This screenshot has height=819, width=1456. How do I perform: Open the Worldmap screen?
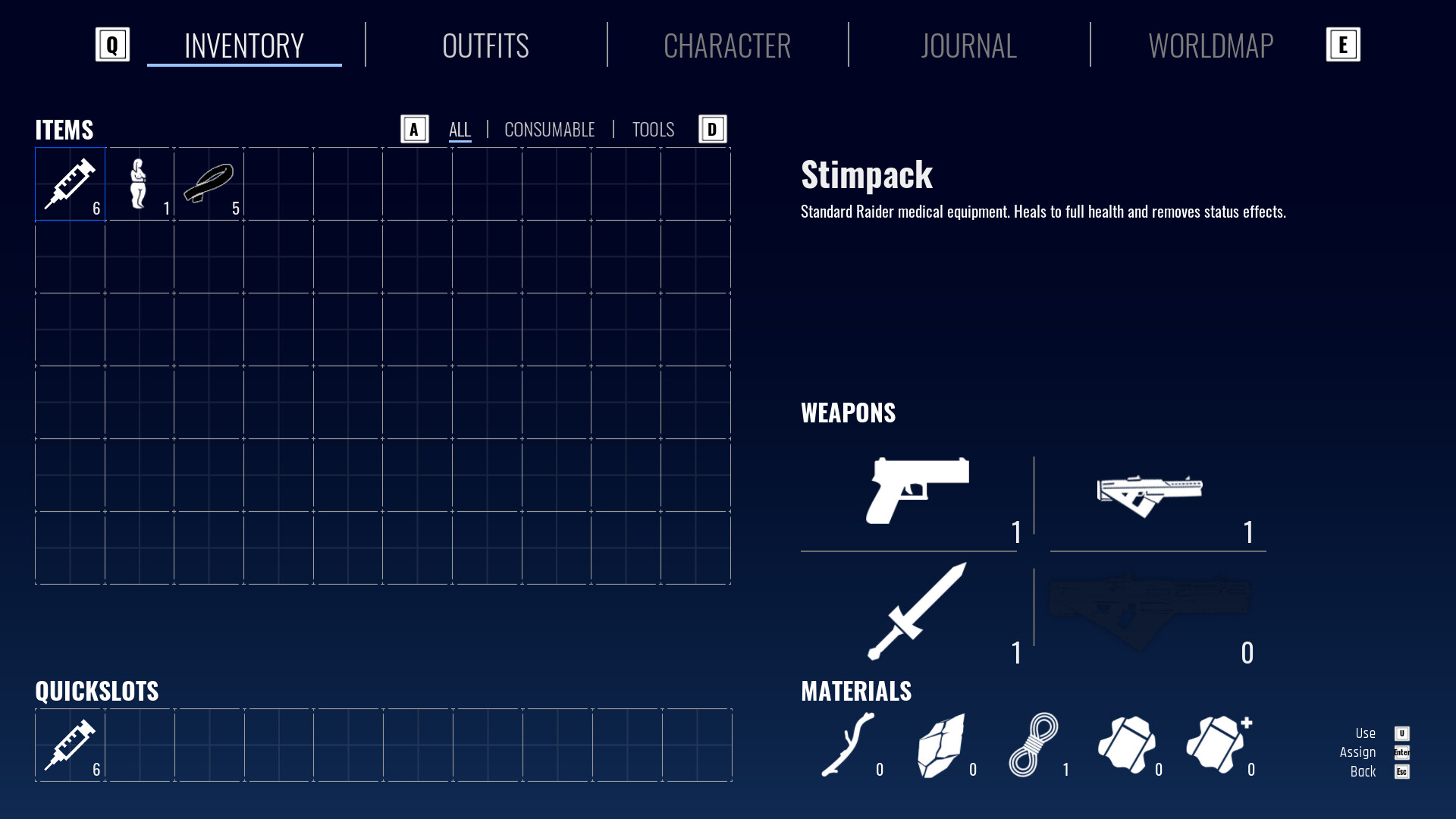click(x=1210, y=45)
